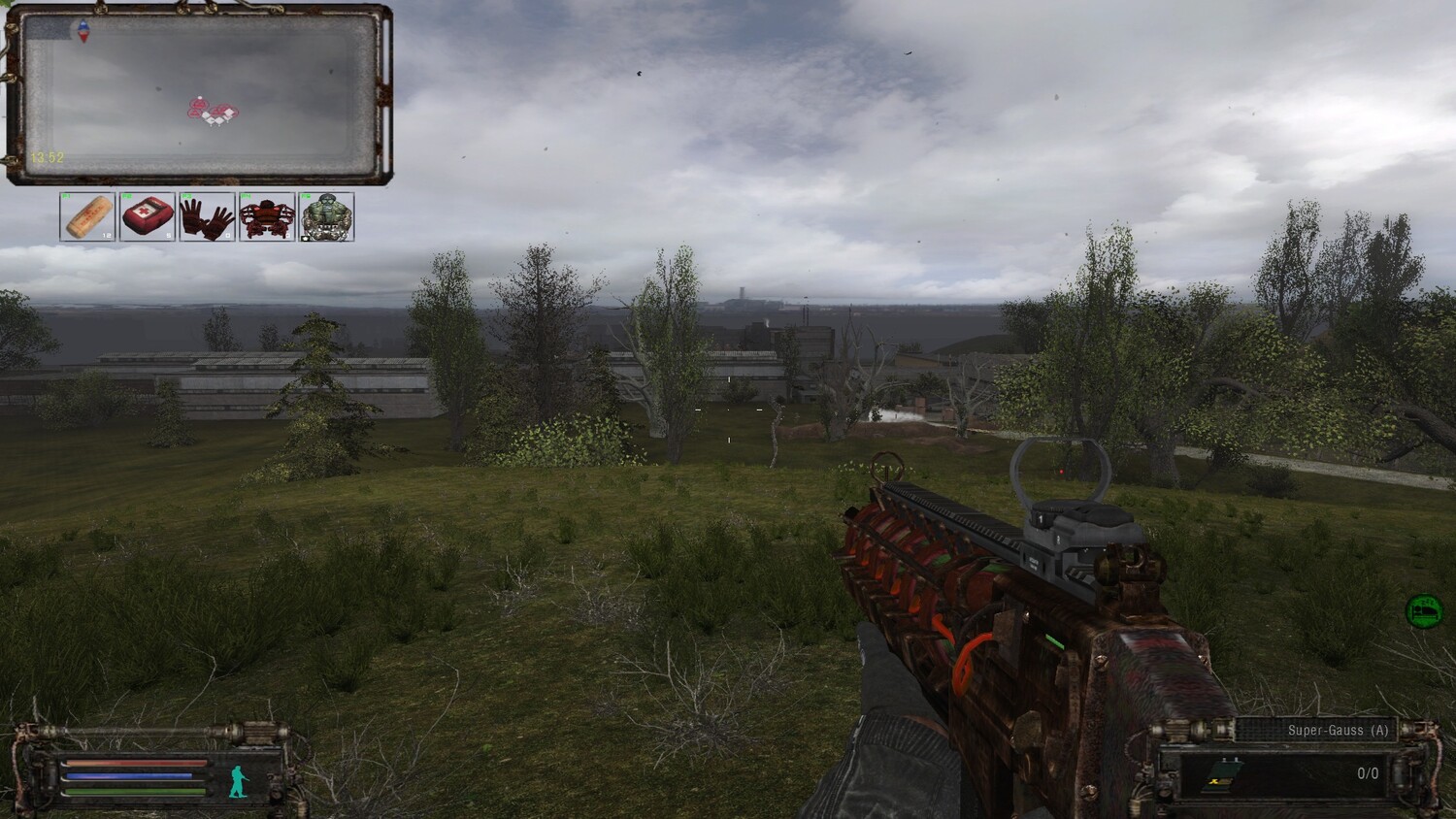This screenshot has height=819, width=1456.
Task: Use the red medkit quick slot
Action: coord(148,216)
